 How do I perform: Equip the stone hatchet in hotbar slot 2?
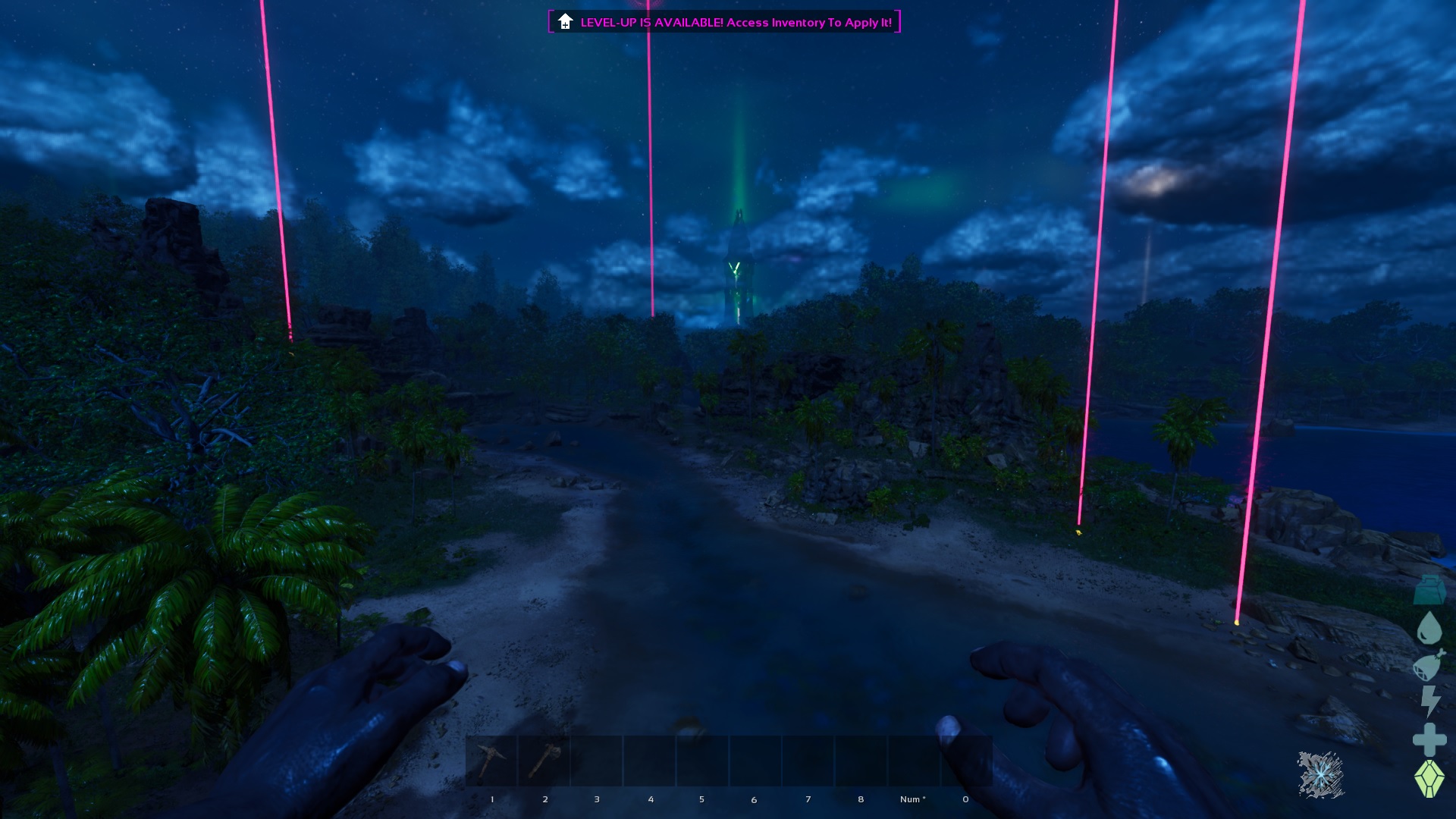pos(545,758)
